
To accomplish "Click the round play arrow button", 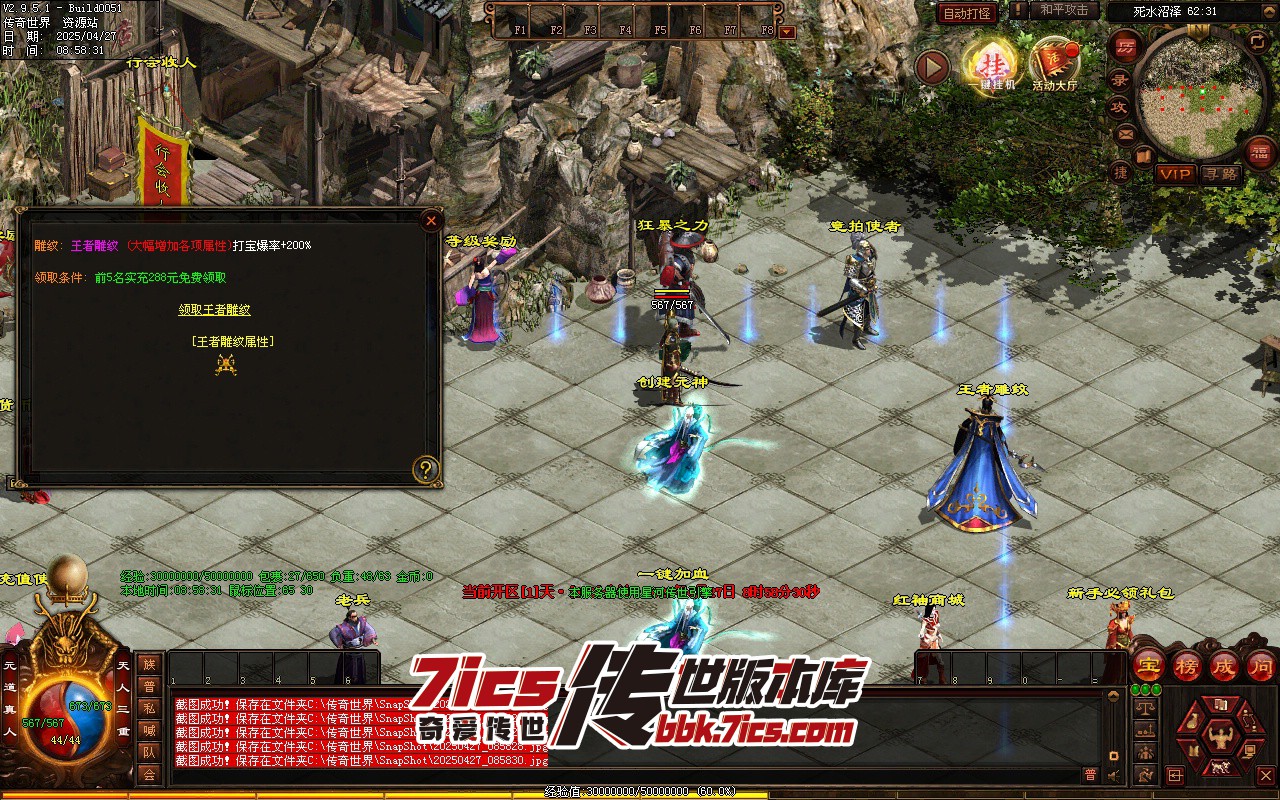I will pyautogui.click(x=932, y=68).
